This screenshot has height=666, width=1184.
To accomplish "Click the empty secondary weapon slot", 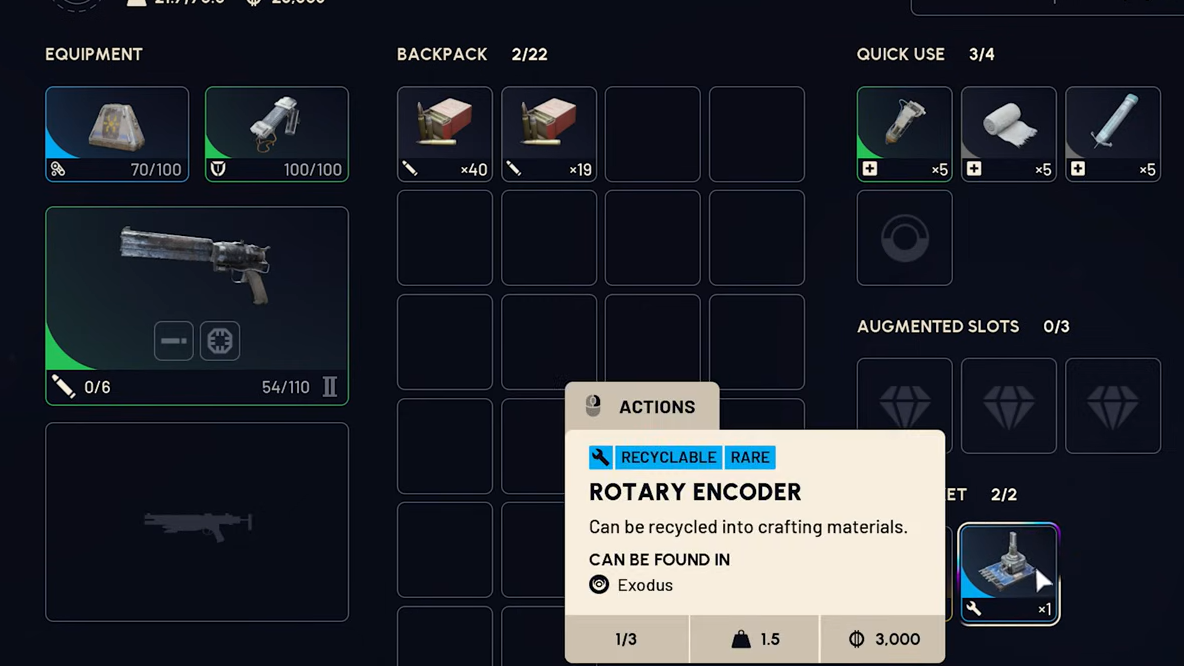I will (196, 521).
